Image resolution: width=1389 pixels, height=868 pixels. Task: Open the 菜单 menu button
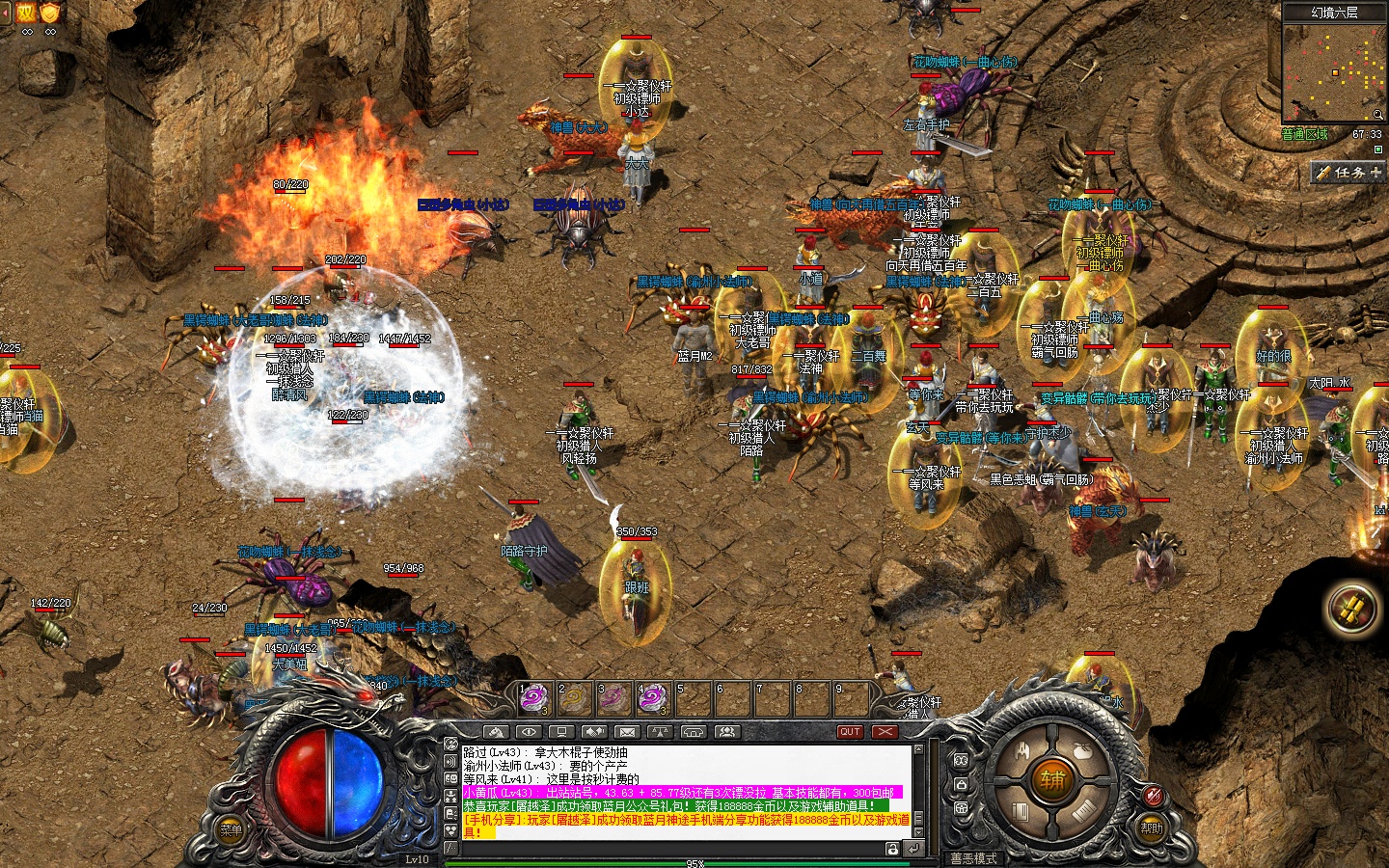click(231, 830)
